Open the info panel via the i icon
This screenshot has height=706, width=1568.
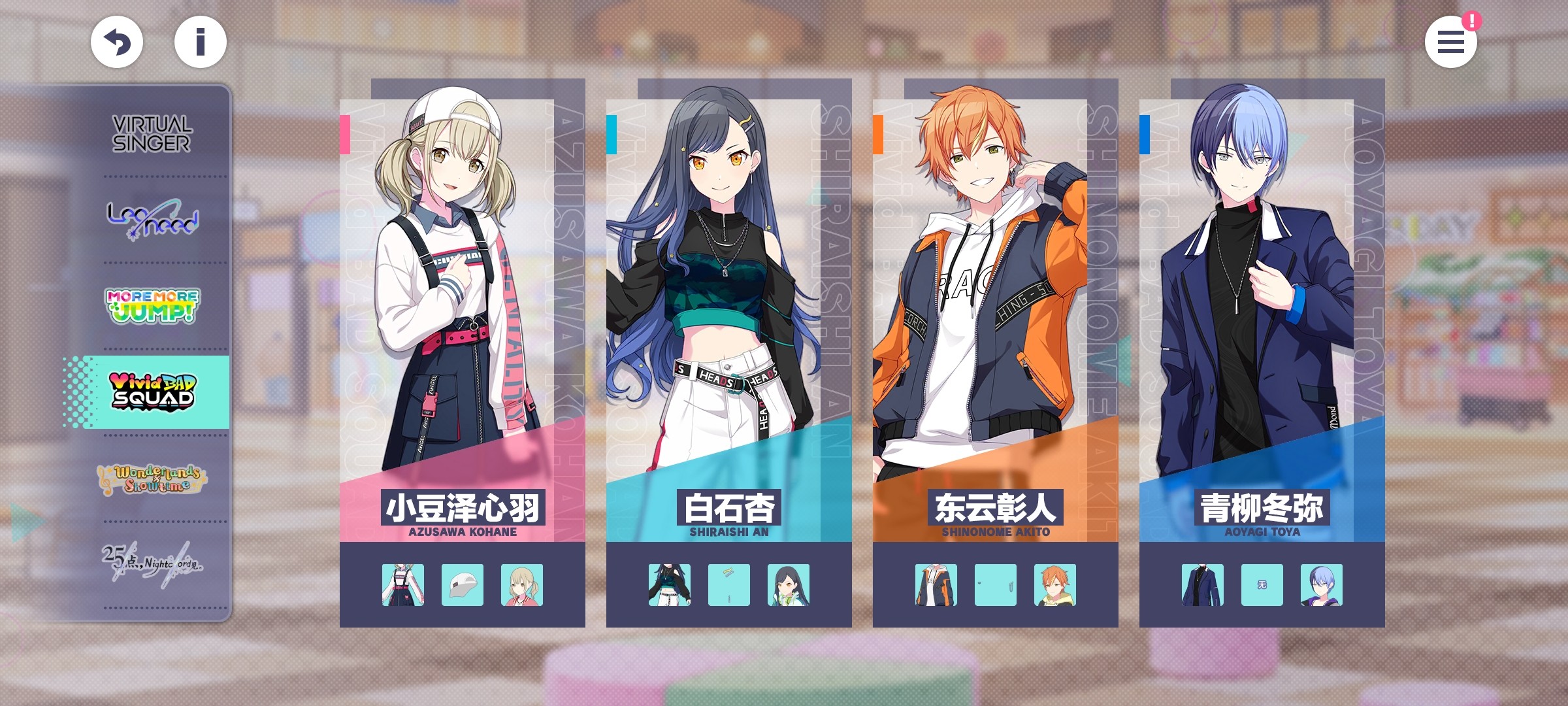[x=200, y=41]
